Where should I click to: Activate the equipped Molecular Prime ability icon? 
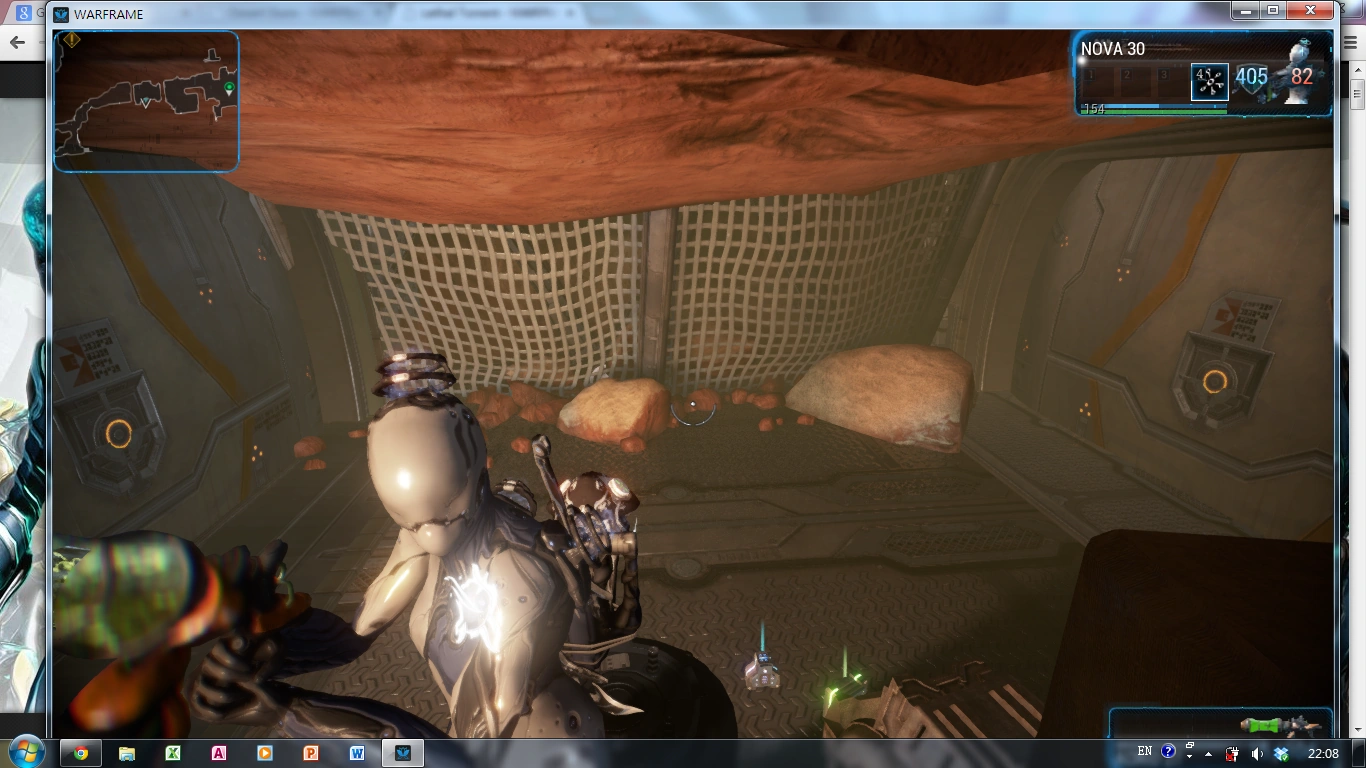1209,82
